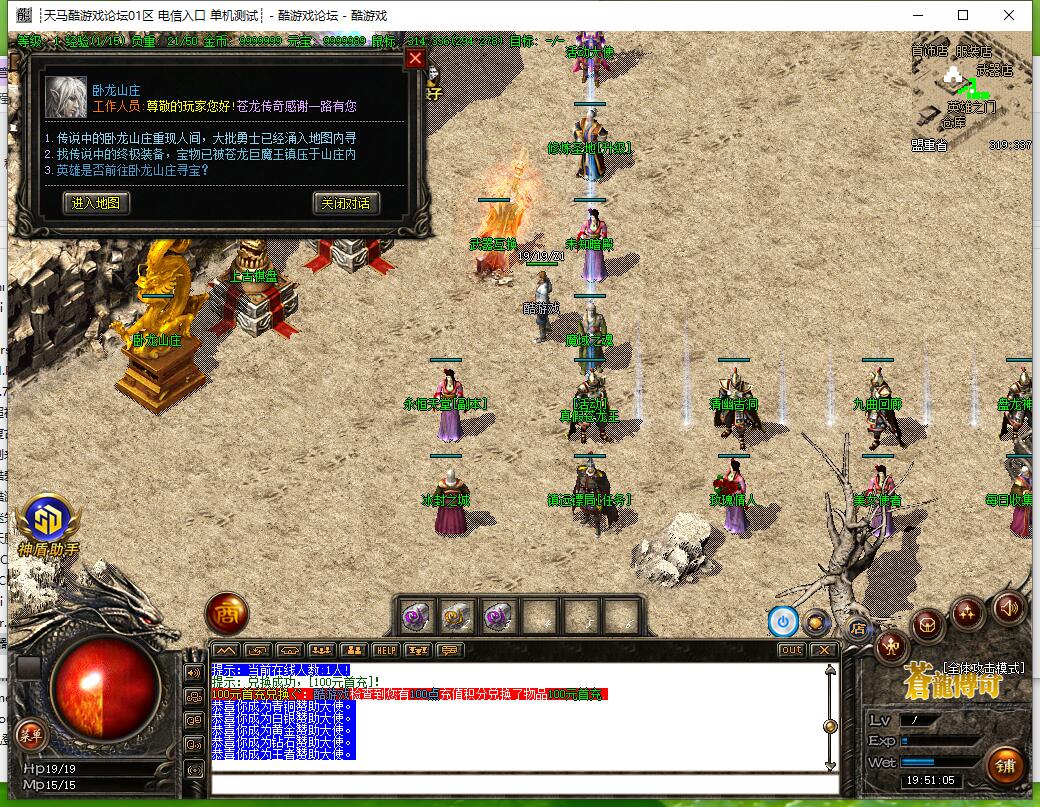
Task: Open the 菜单 menu button
Action: coord(30,735)
